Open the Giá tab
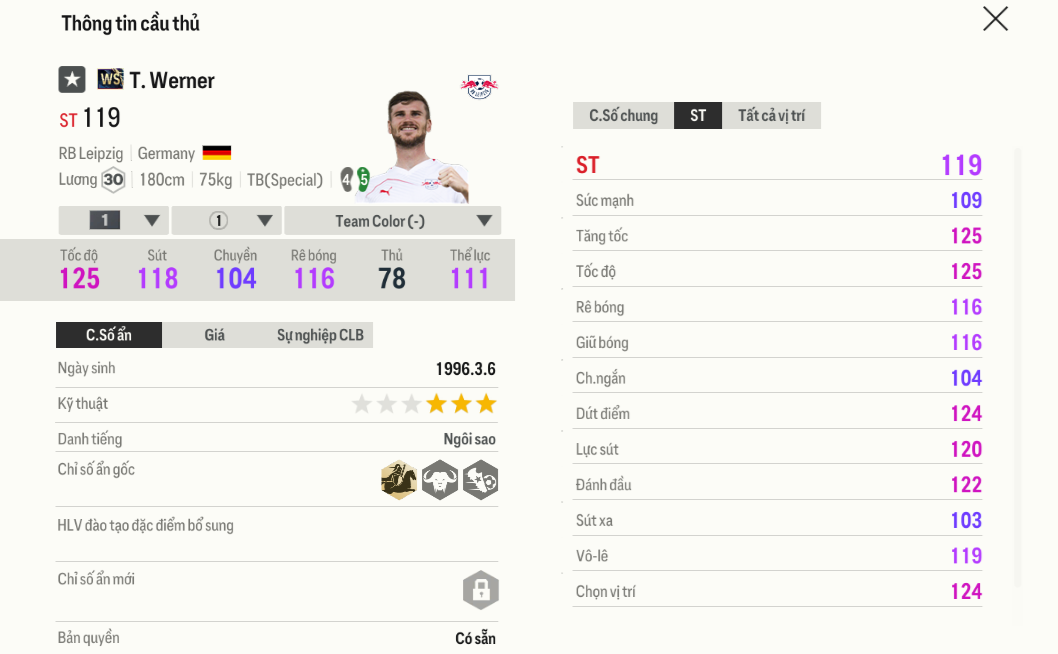Screen dimensions: 1058x654 point(214,335)
